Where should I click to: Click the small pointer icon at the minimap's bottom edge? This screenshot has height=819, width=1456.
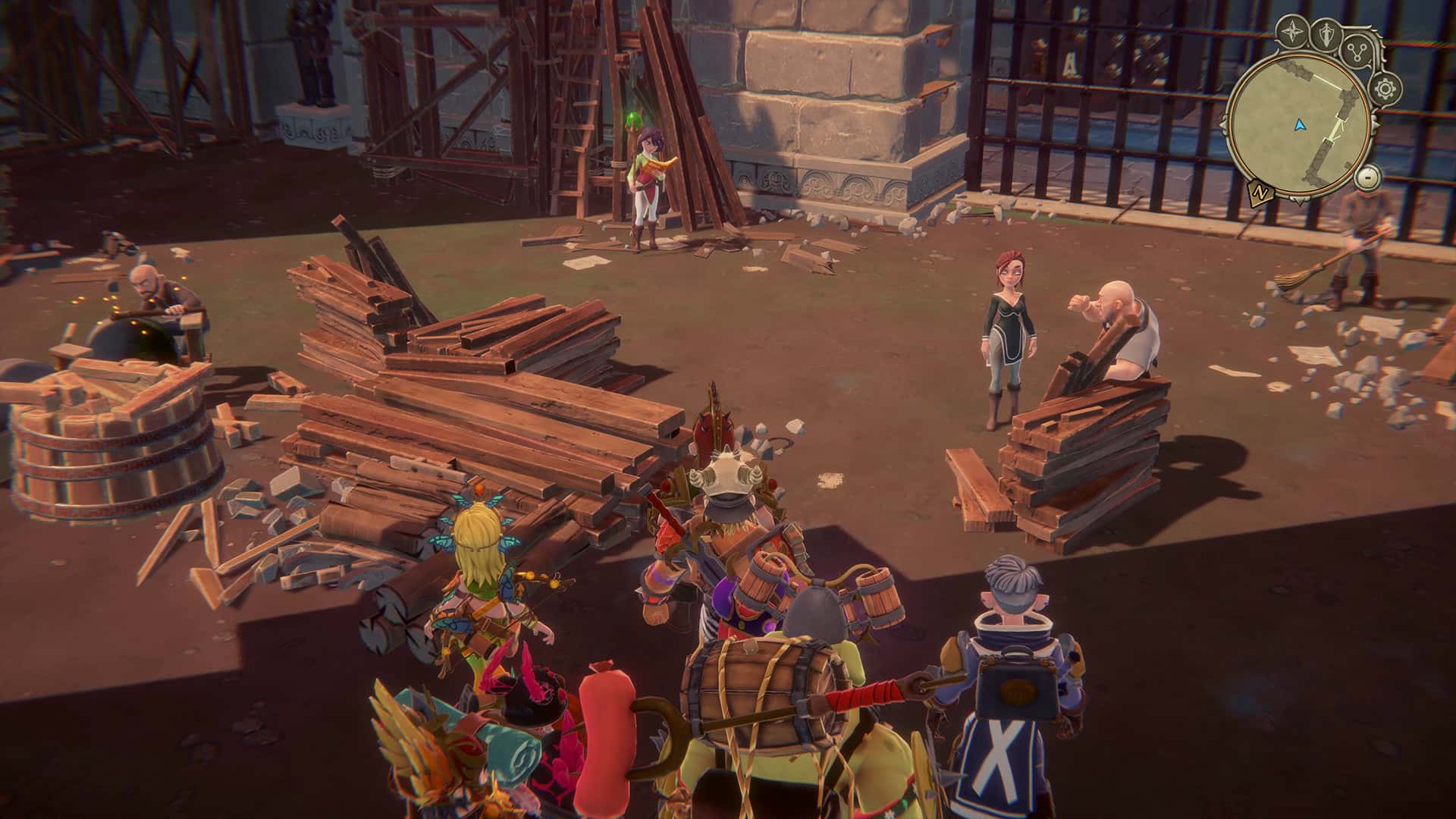point(1299,202)
